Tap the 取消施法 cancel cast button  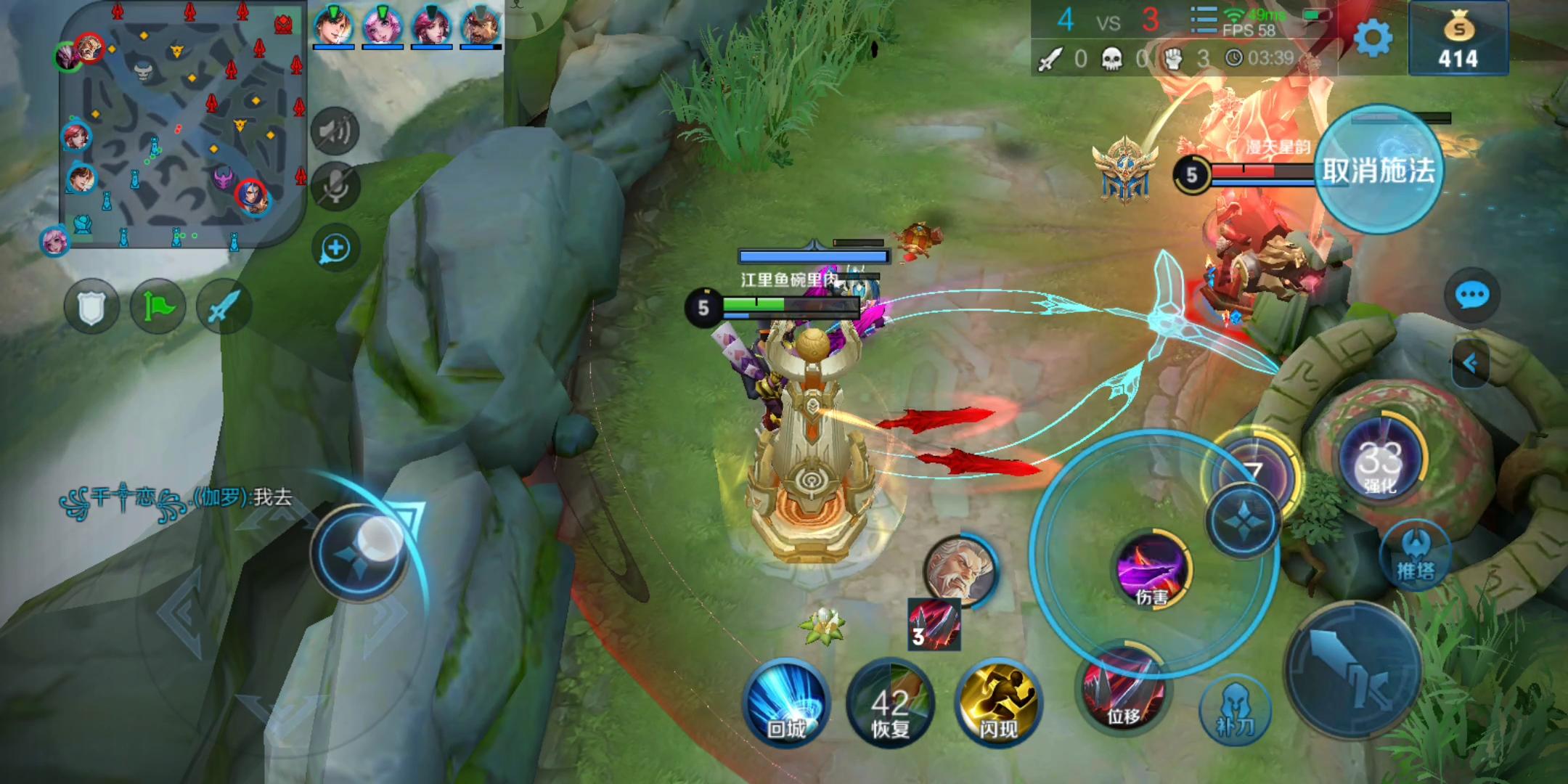coord(1378,171)
